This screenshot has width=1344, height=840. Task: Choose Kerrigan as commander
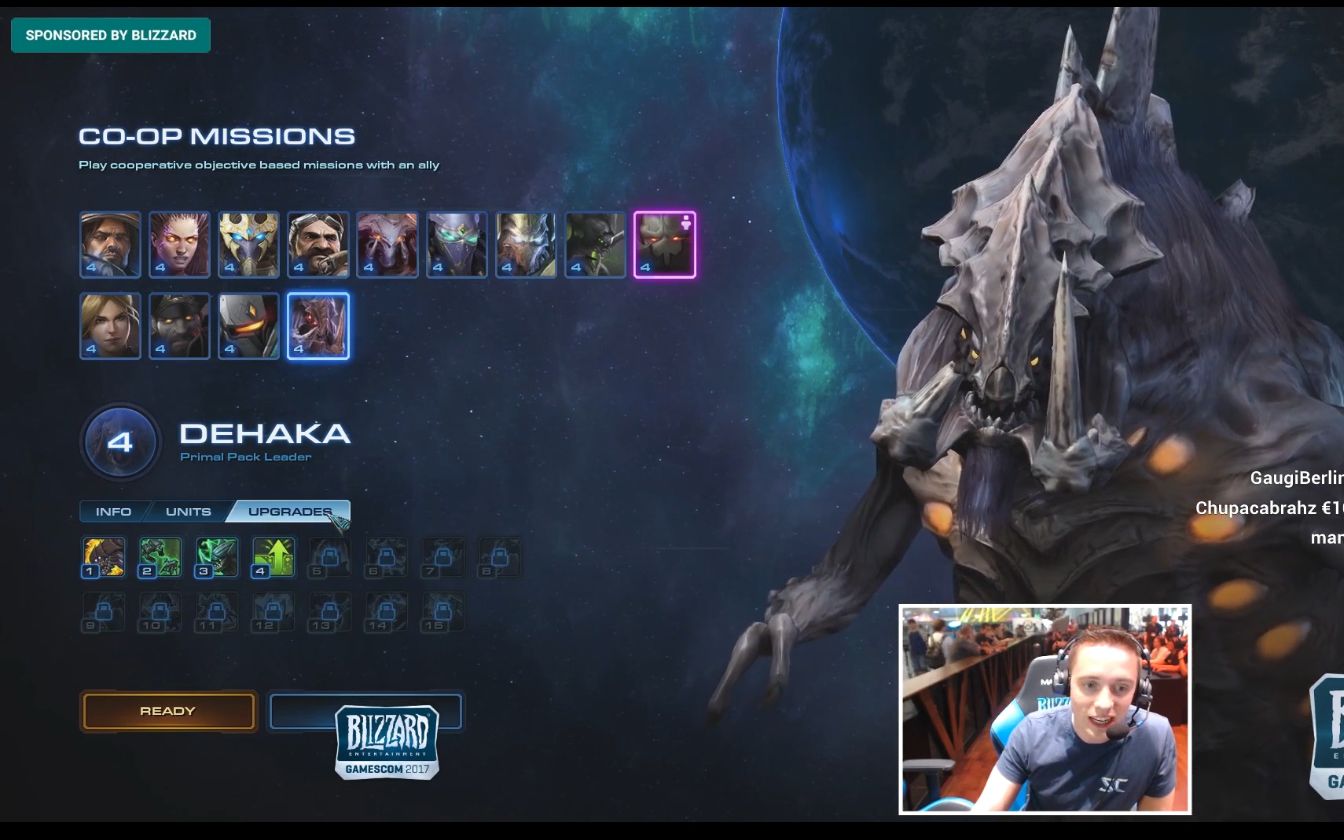coord(180,244)
